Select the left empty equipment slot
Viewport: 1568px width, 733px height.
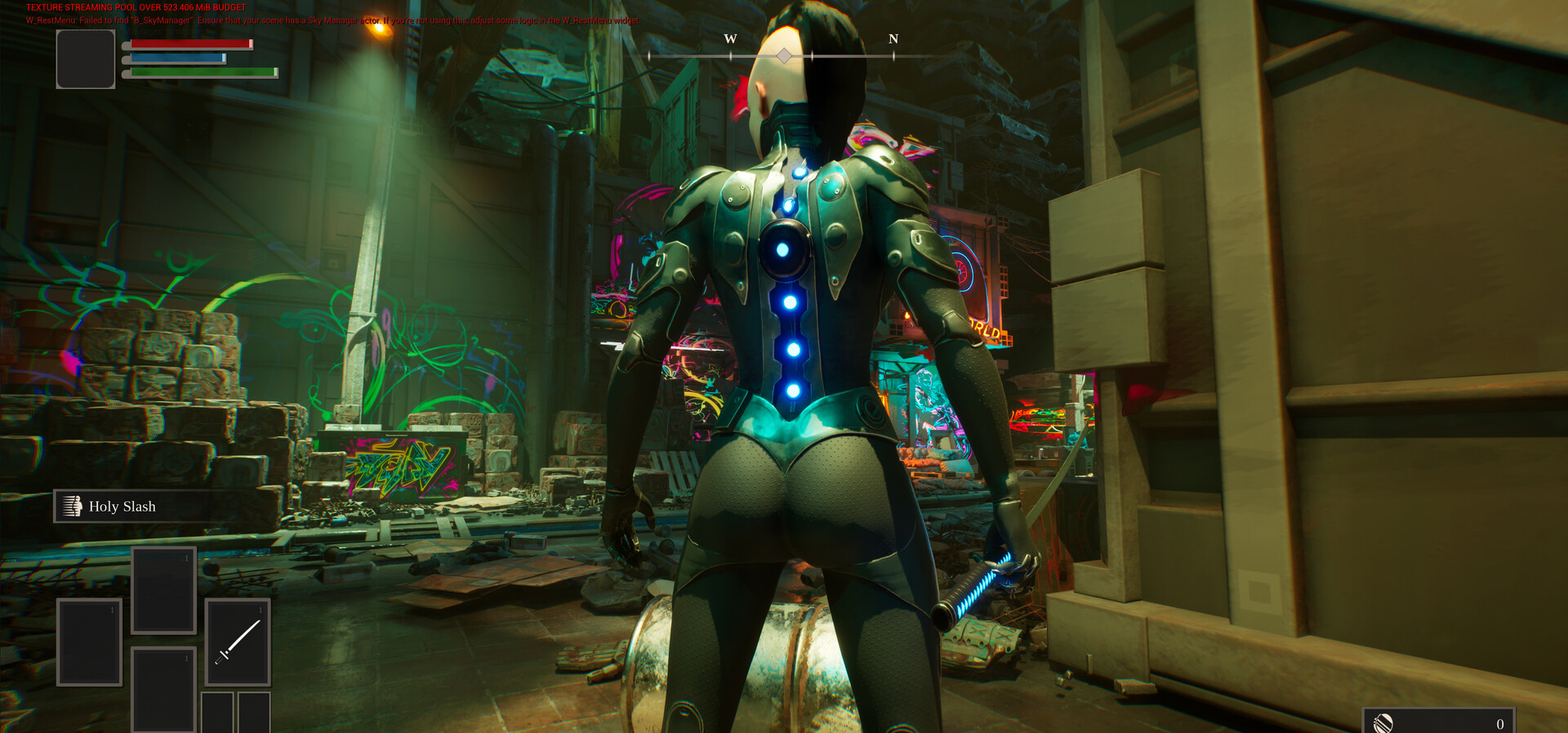pyautogui.click(x=88, y=643)
